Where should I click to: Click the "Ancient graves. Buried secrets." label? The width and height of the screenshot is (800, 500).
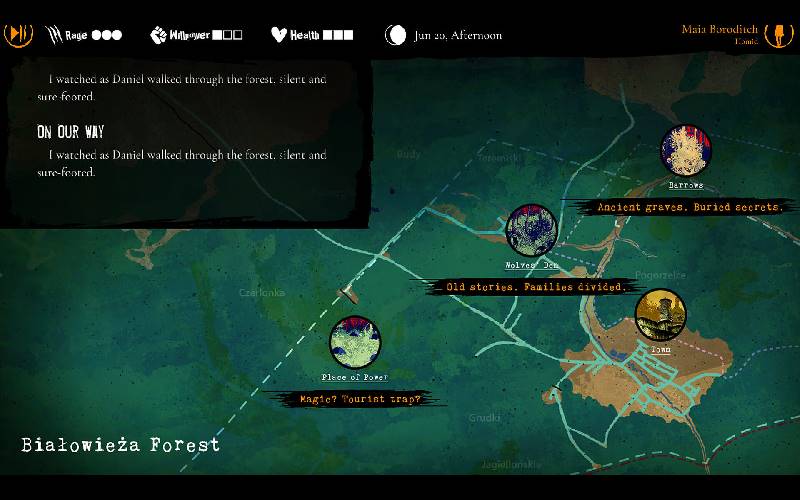(x=688, y=207)
